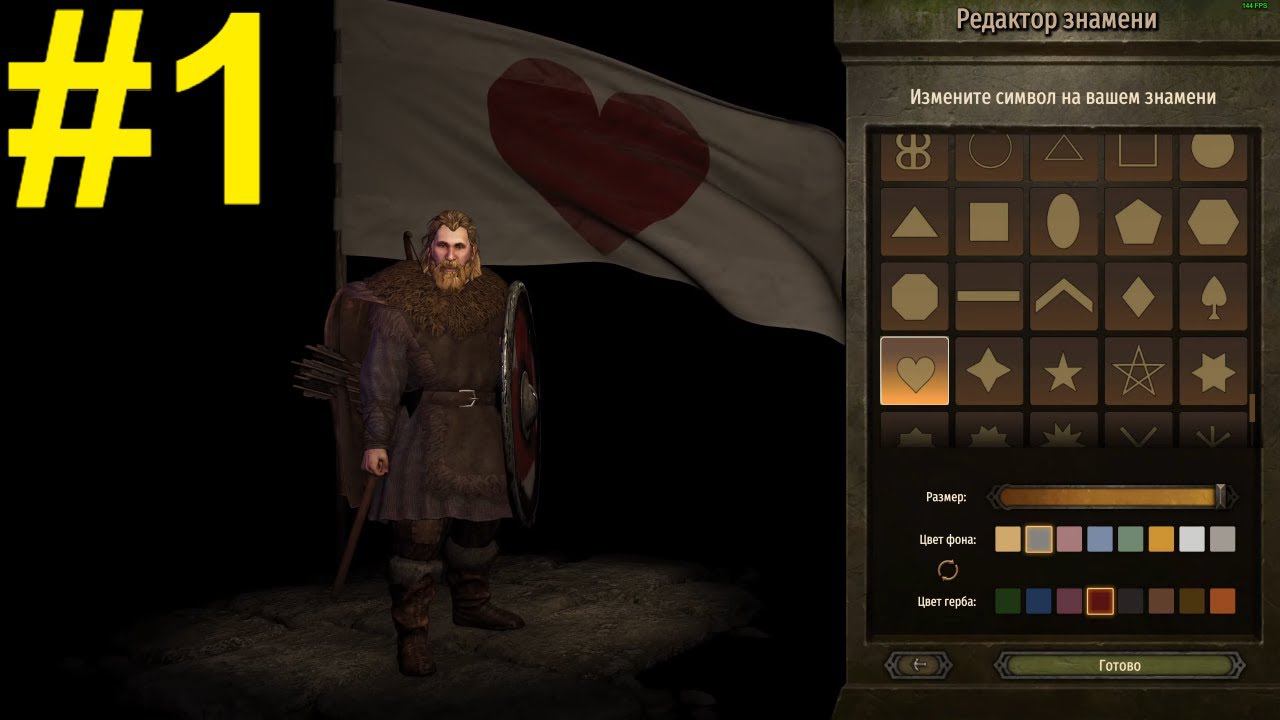Image resolution: width=1280 pixels, height=720 pixels.
Task: Select the four-pointed star symbol
Action: [990, 370]
